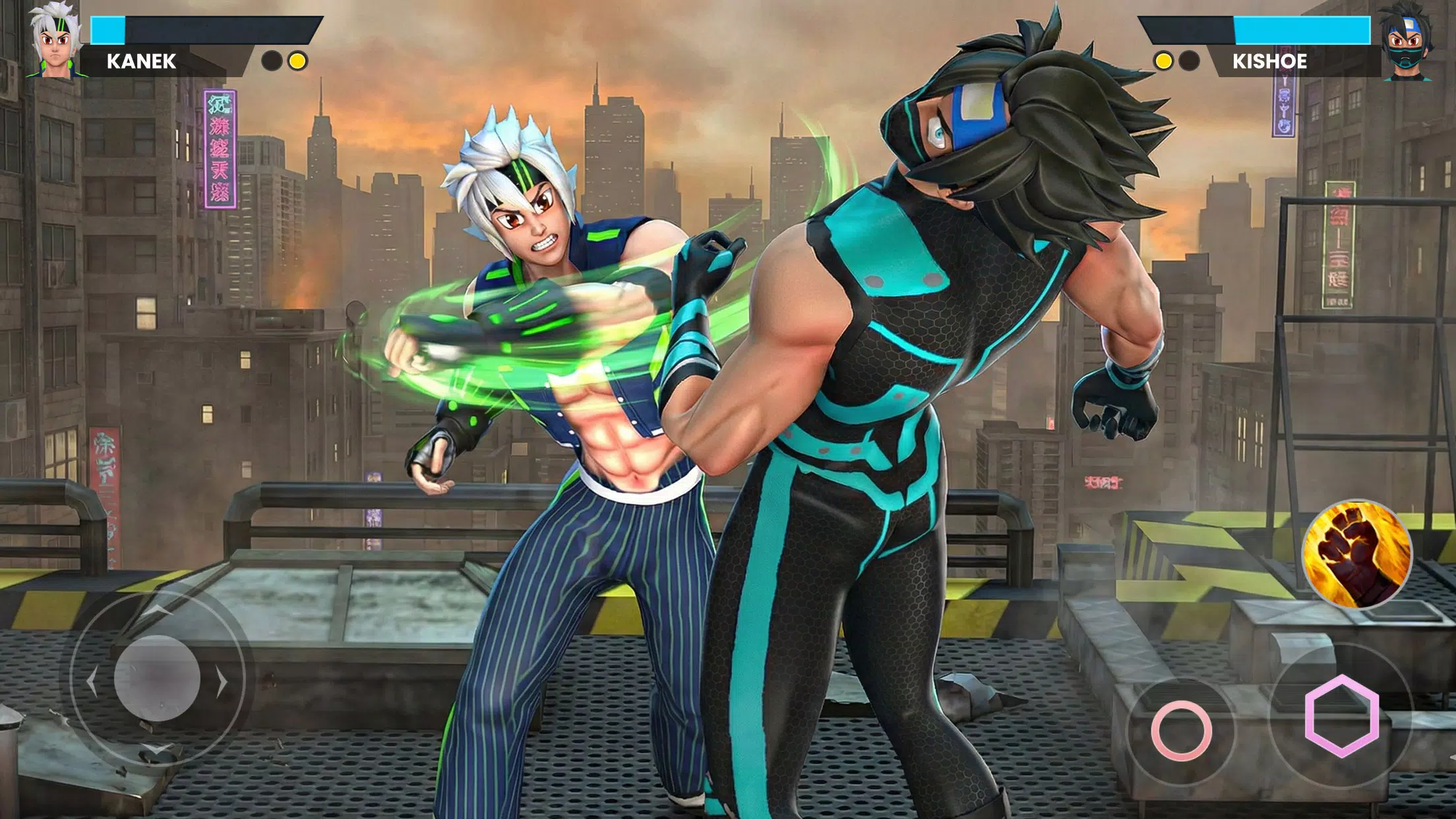This screenshot has width=1456, height=819.
Task: Tap Kanek's black round-loss indicator dot
Action: pos(272,61)
